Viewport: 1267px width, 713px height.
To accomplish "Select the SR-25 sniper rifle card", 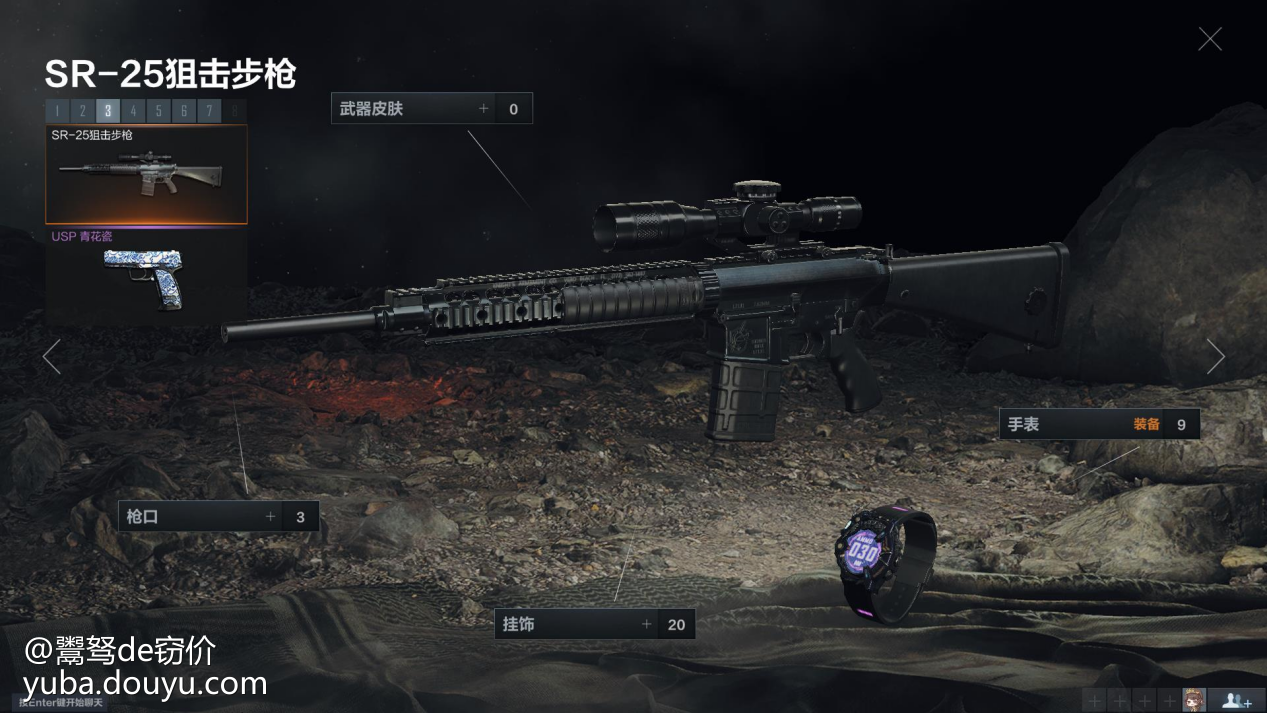I will click(x=146, y=174).
